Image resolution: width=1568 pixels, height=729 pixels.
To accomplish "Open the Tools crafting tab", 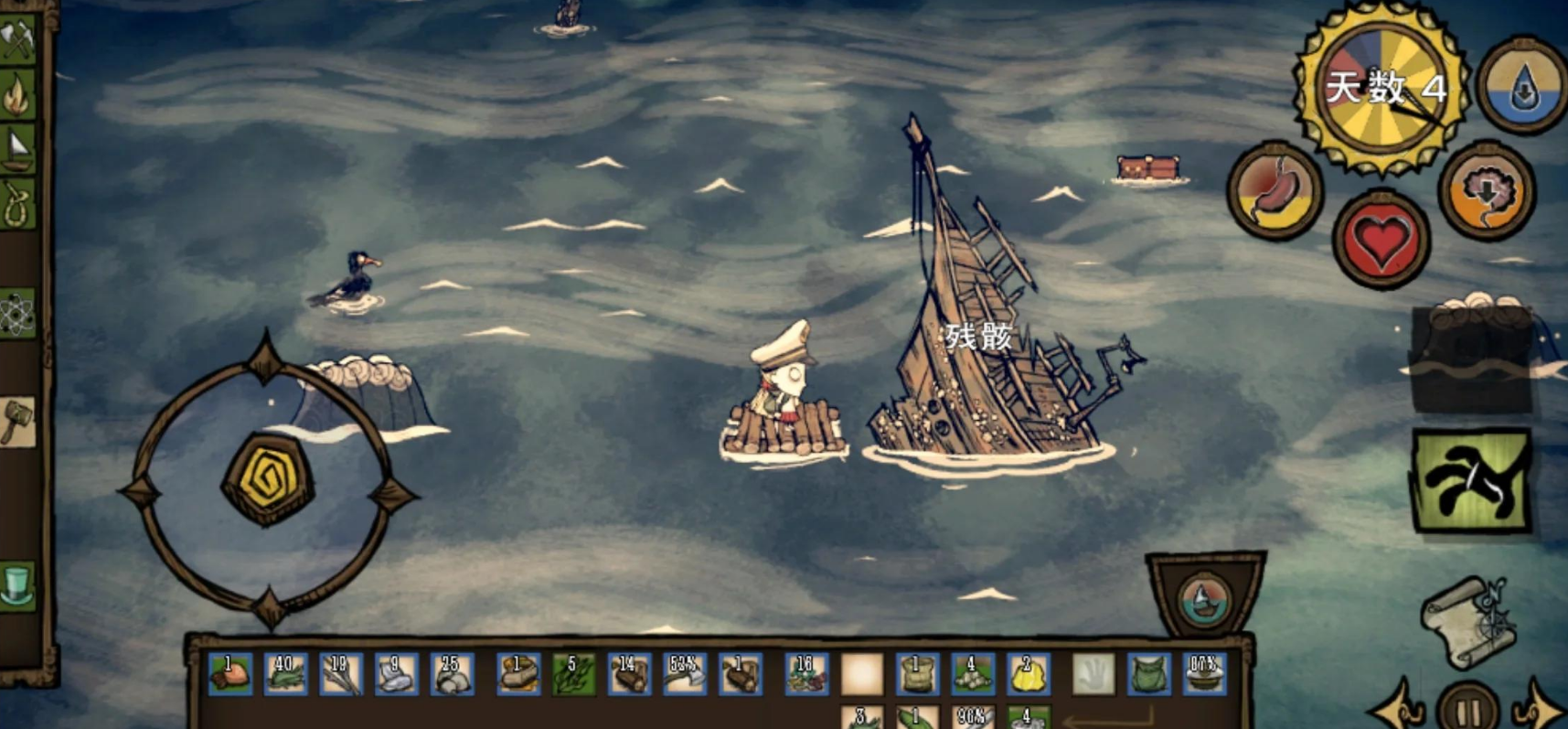I will coord(16,40).
